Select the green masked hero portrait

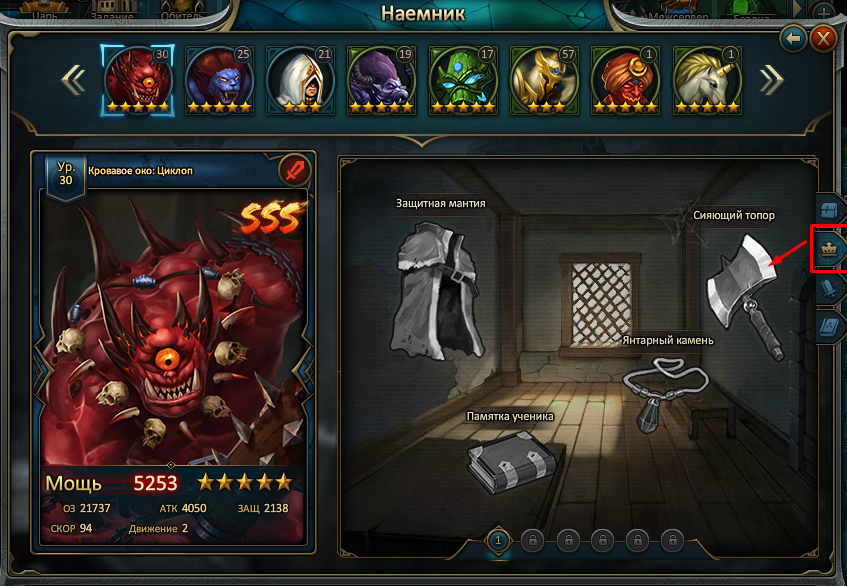click(463, 78)
